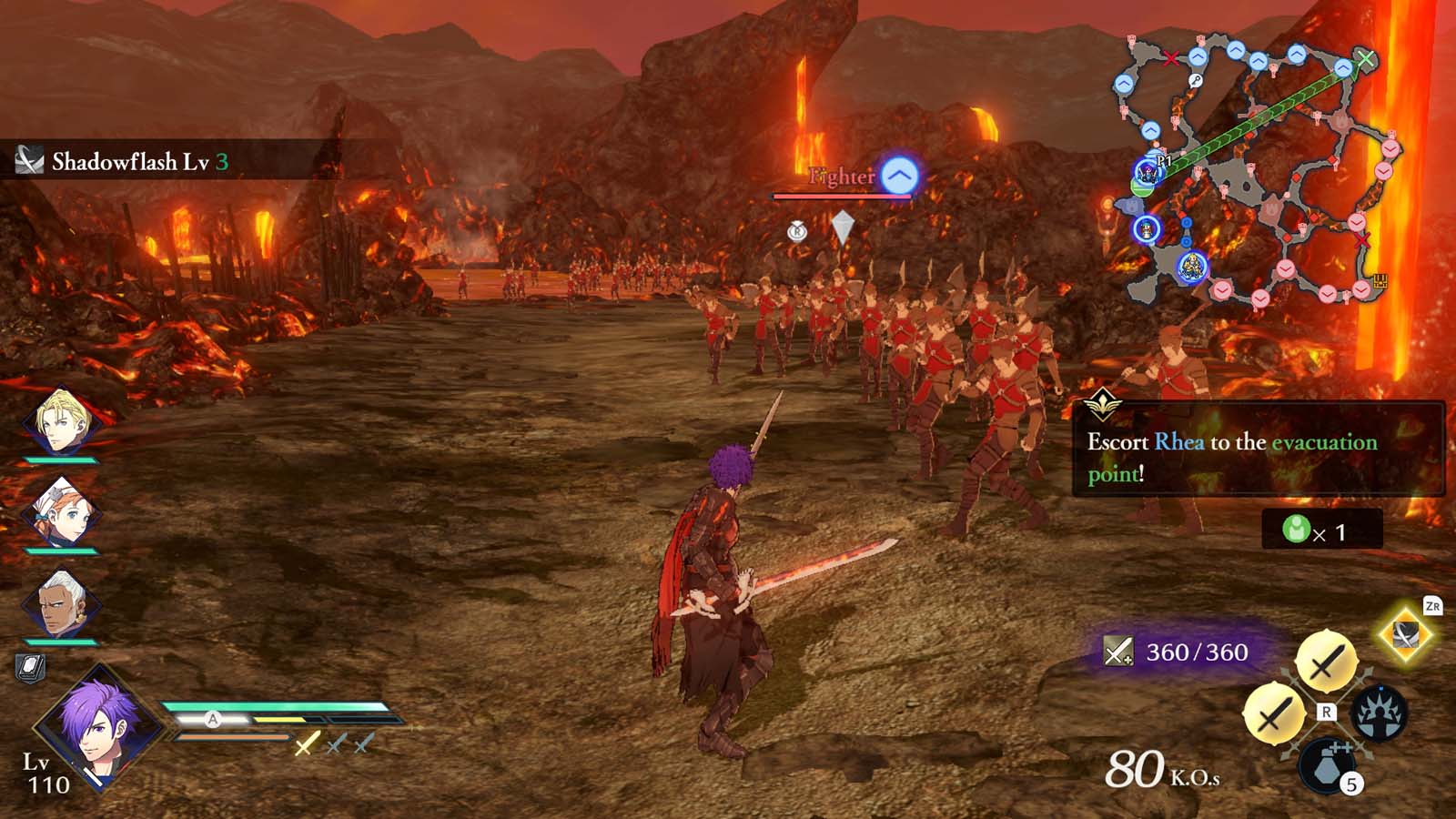Click the left sword attack icon on combat wheel
Image resolution: width=1456 pixels, height=819 pixels.
tap(1273, 713)
